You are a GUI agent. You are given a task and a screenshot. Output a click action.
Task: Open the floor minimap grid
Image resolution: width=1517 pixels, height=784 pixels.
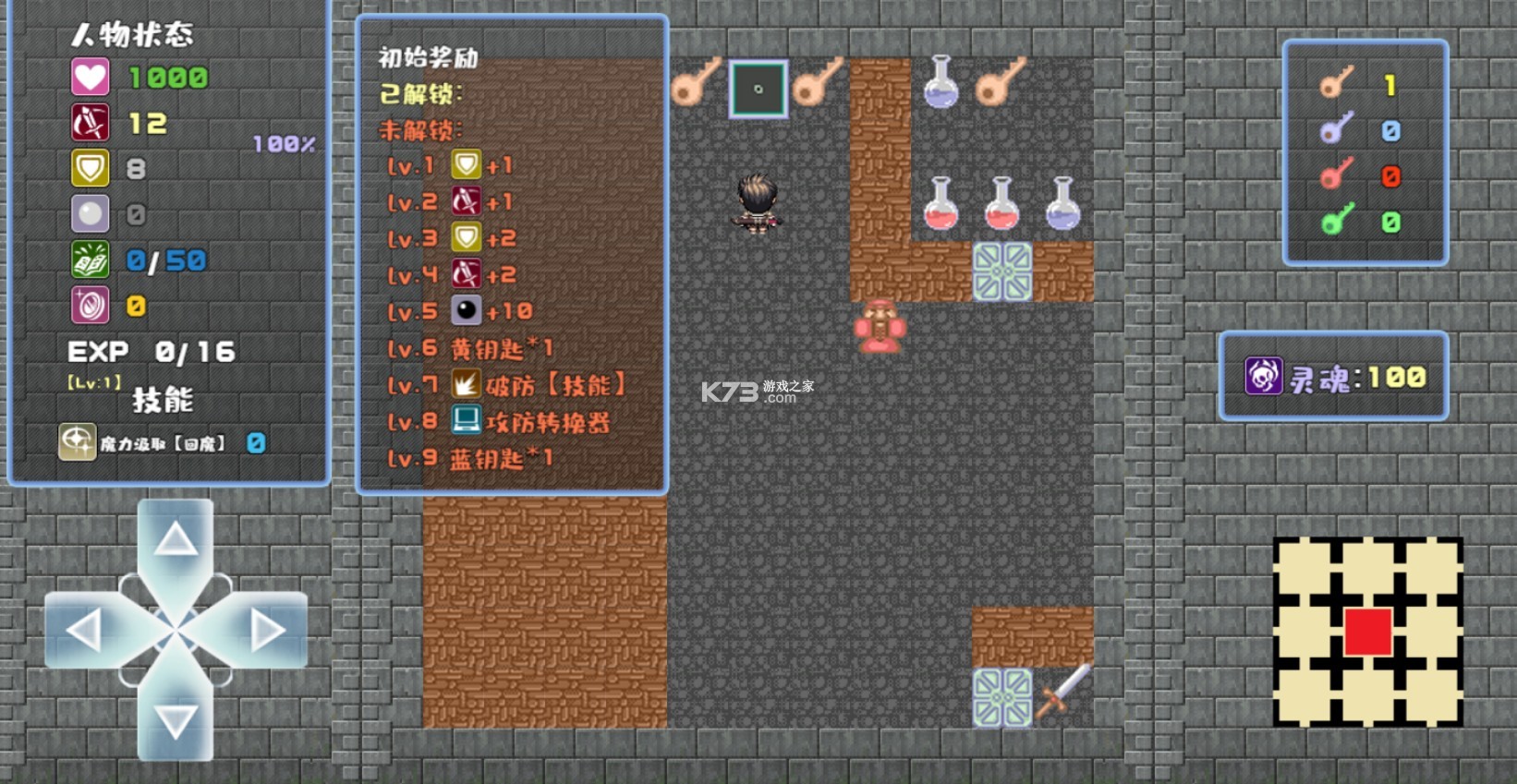tap(1367, 632)
